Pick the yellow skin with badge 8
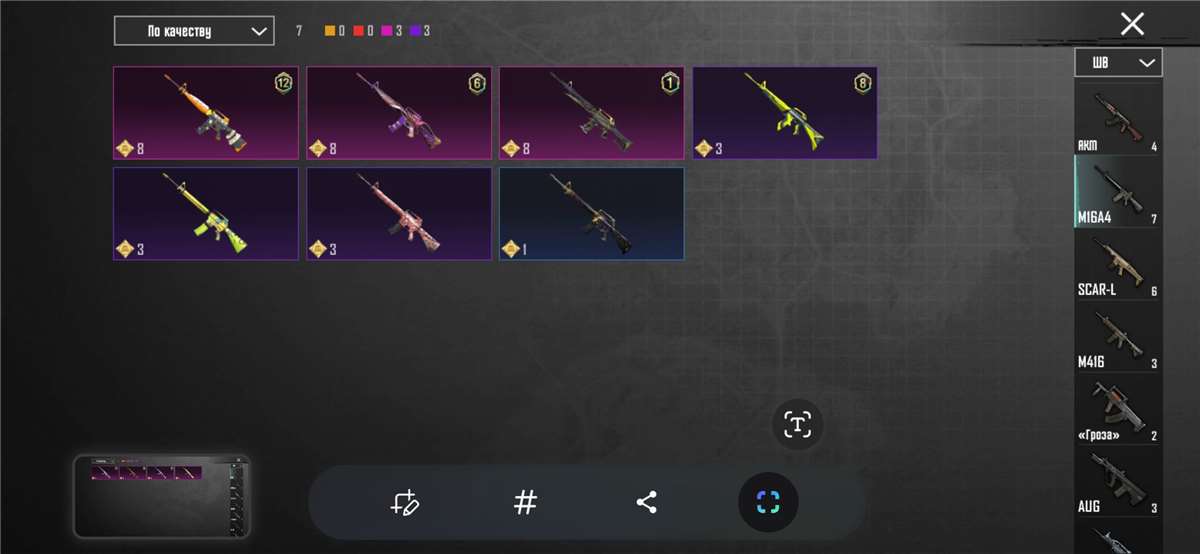 pyautogui.click(x=785, y=113)
